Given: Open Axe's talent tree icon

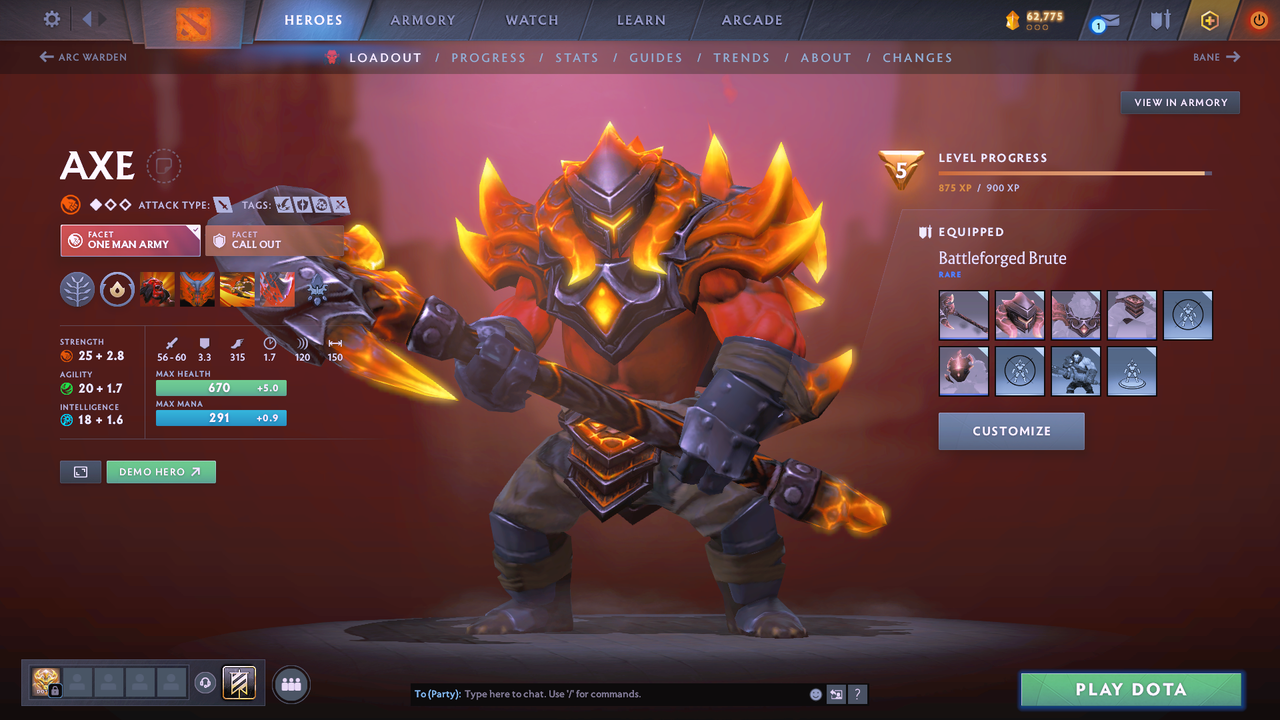Looking at the screenshot, I should coord(78,290).
